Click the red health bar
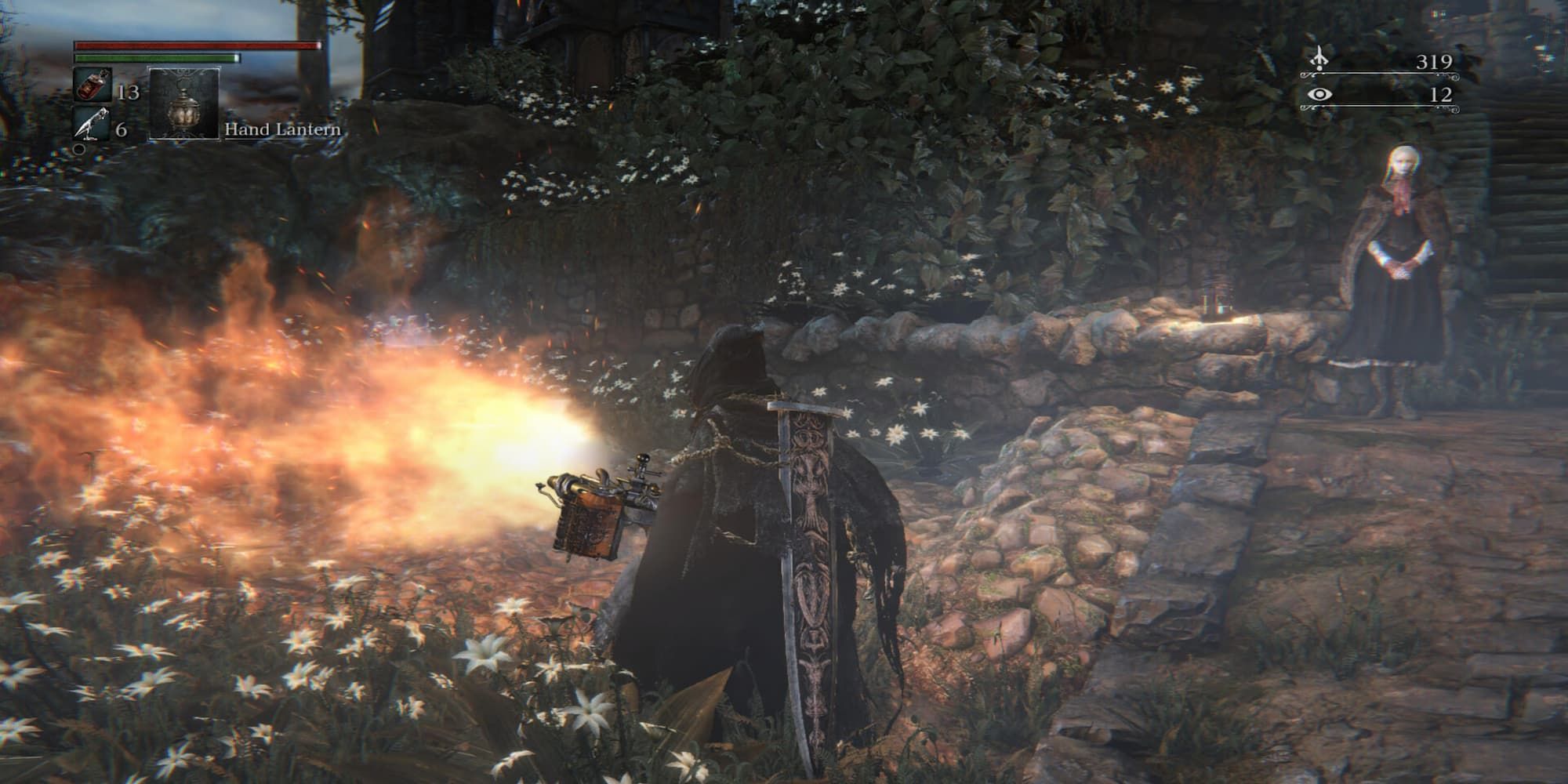The height and width of the screenshot is (784, 1568). tap(196, 45)
